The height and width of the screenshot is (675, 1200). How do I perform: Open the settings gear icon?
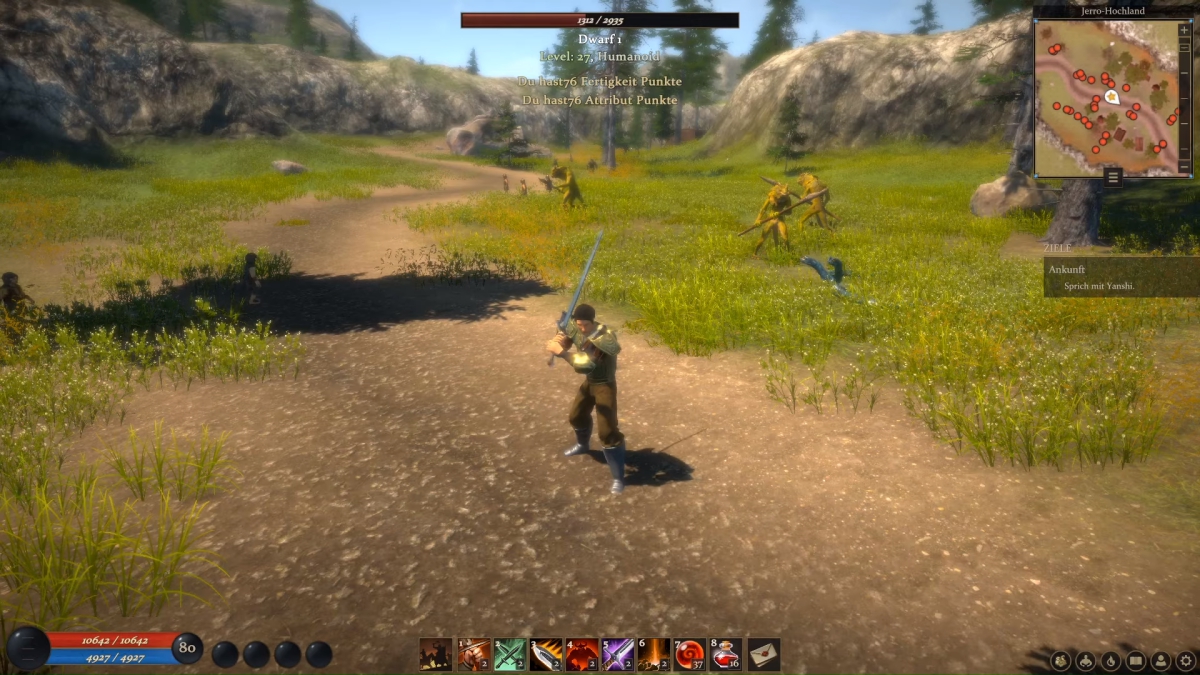coord(1186,660)
